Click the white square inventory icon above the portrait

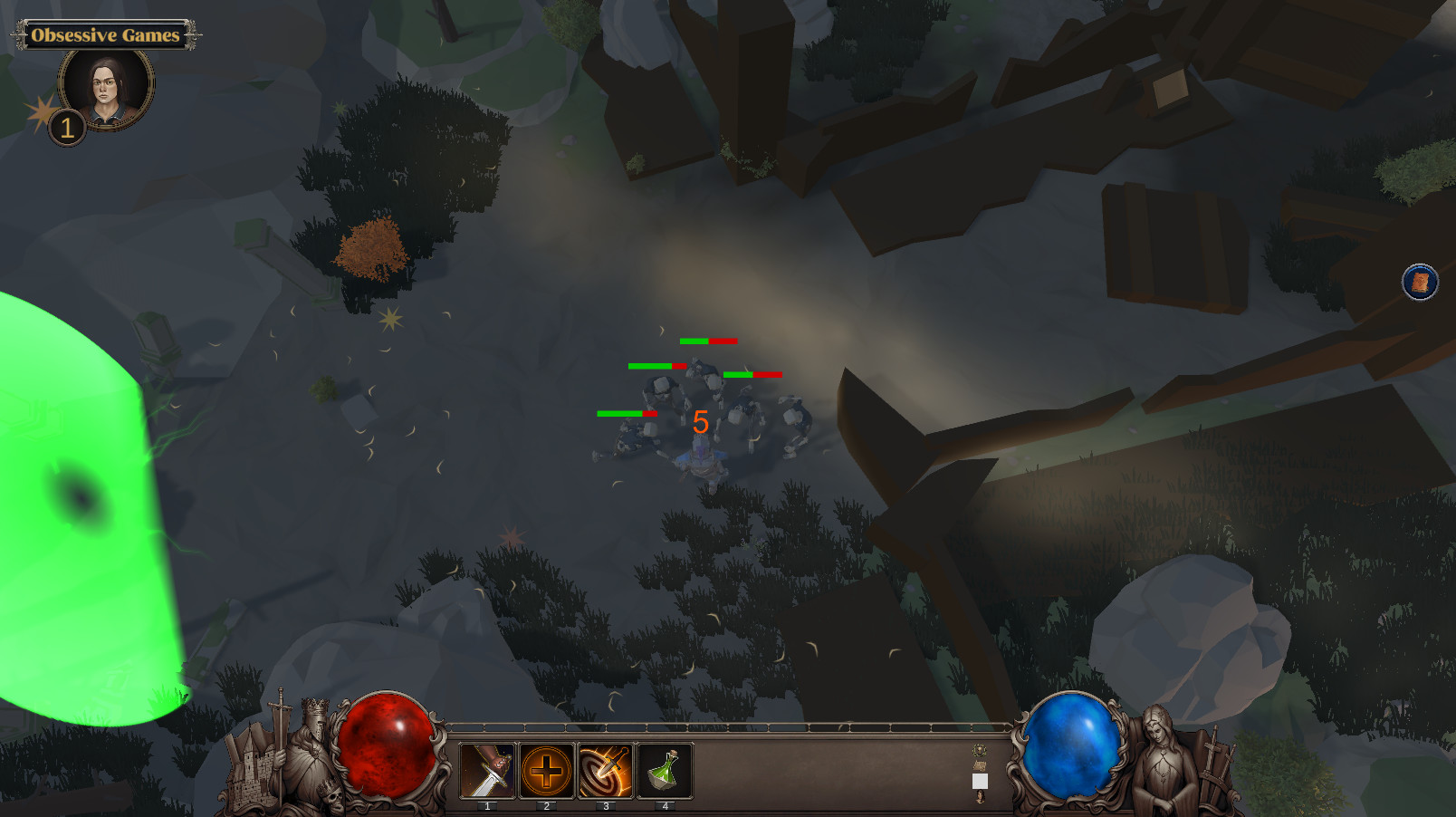[x=980, y=781]
